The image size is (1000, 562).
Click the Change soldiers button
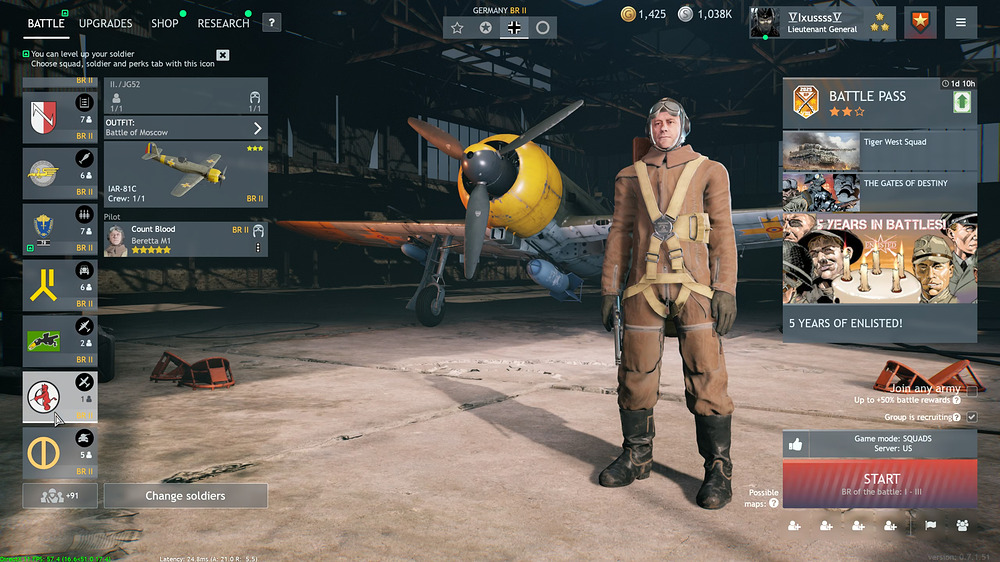(x=185, y=496)
